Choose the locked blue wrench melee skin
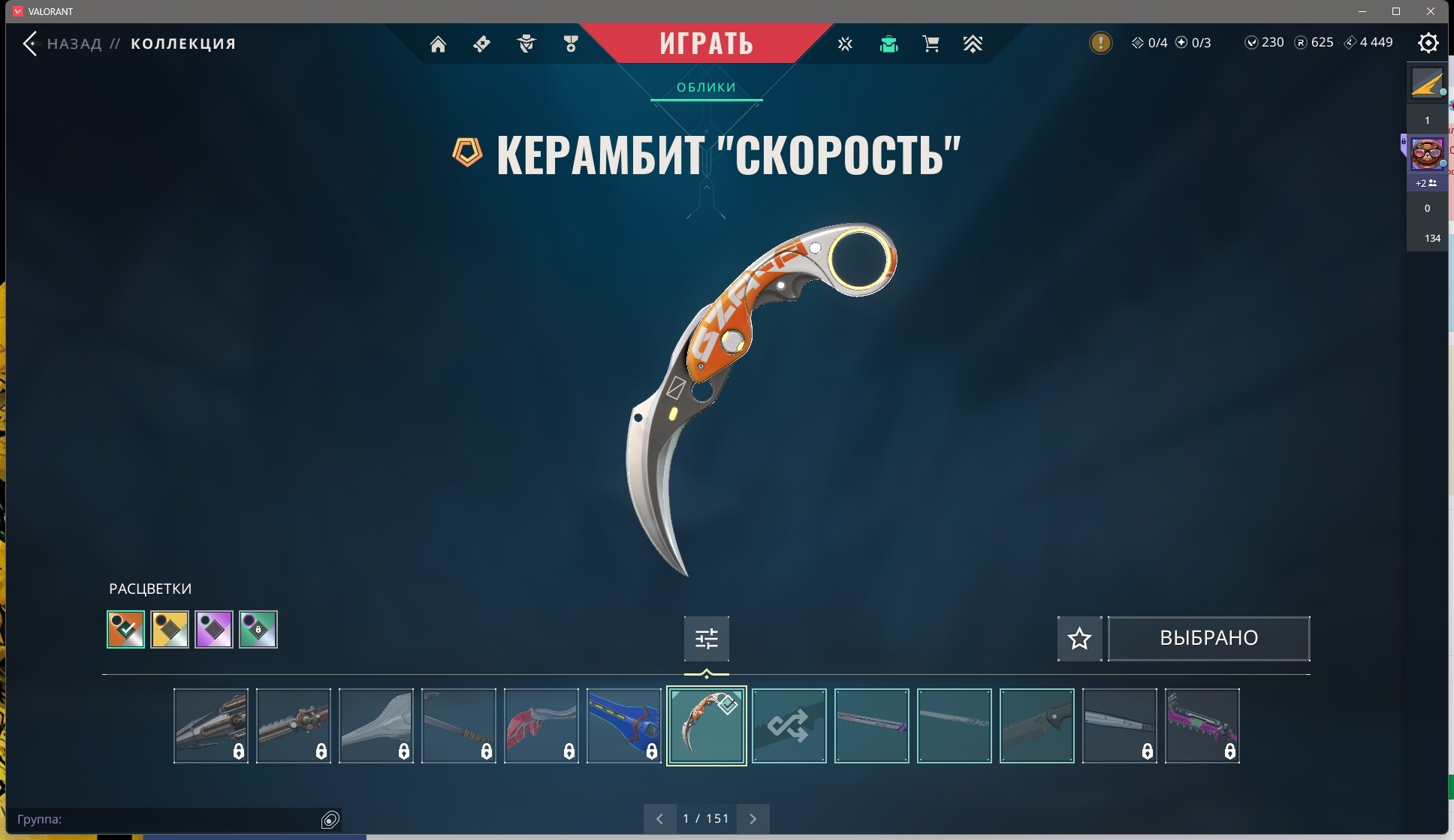 click(x=623, y=726)
